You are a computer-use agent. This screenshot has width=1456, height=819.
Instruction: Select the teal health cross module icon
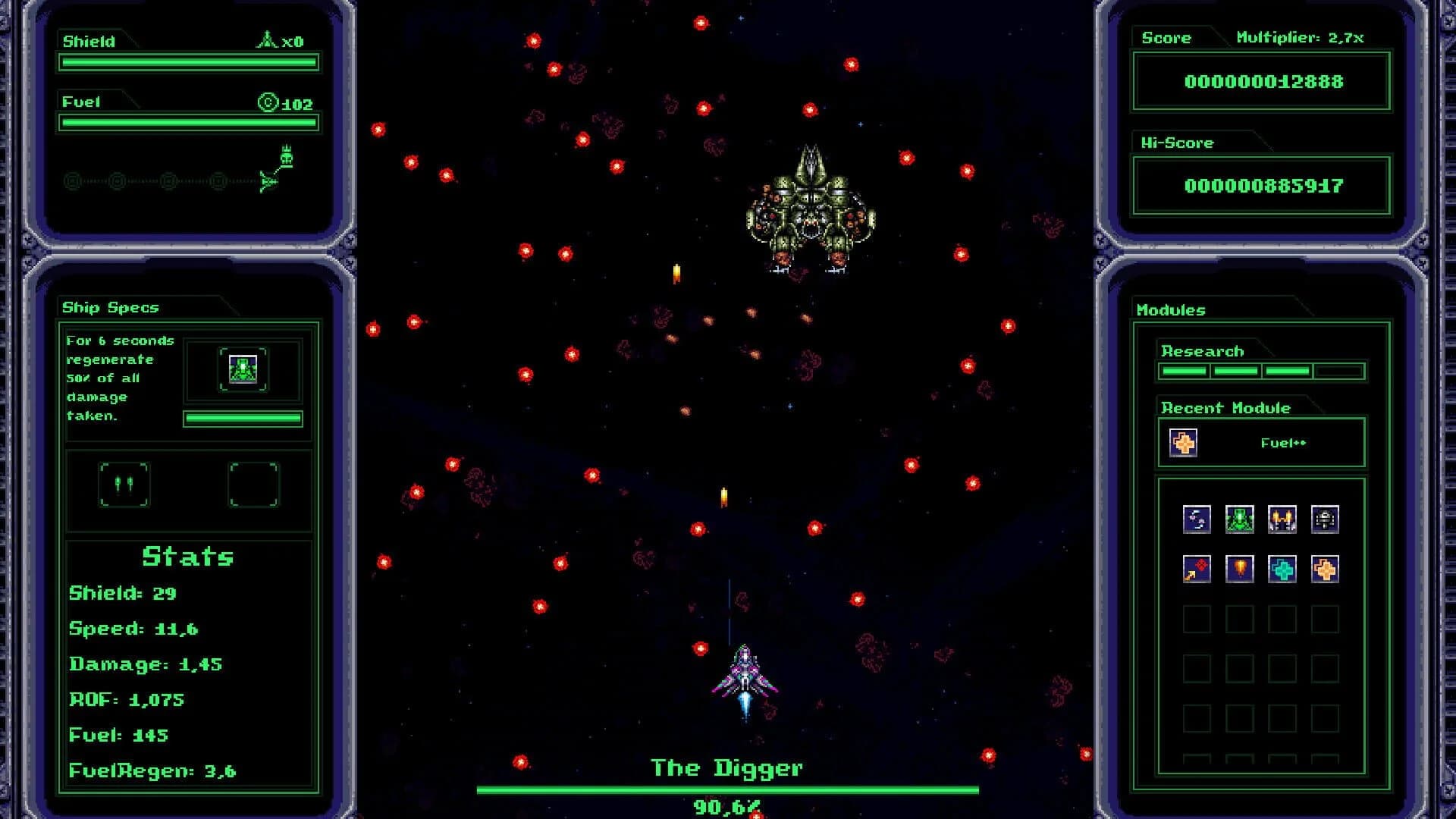click(x=1281, y=571)
